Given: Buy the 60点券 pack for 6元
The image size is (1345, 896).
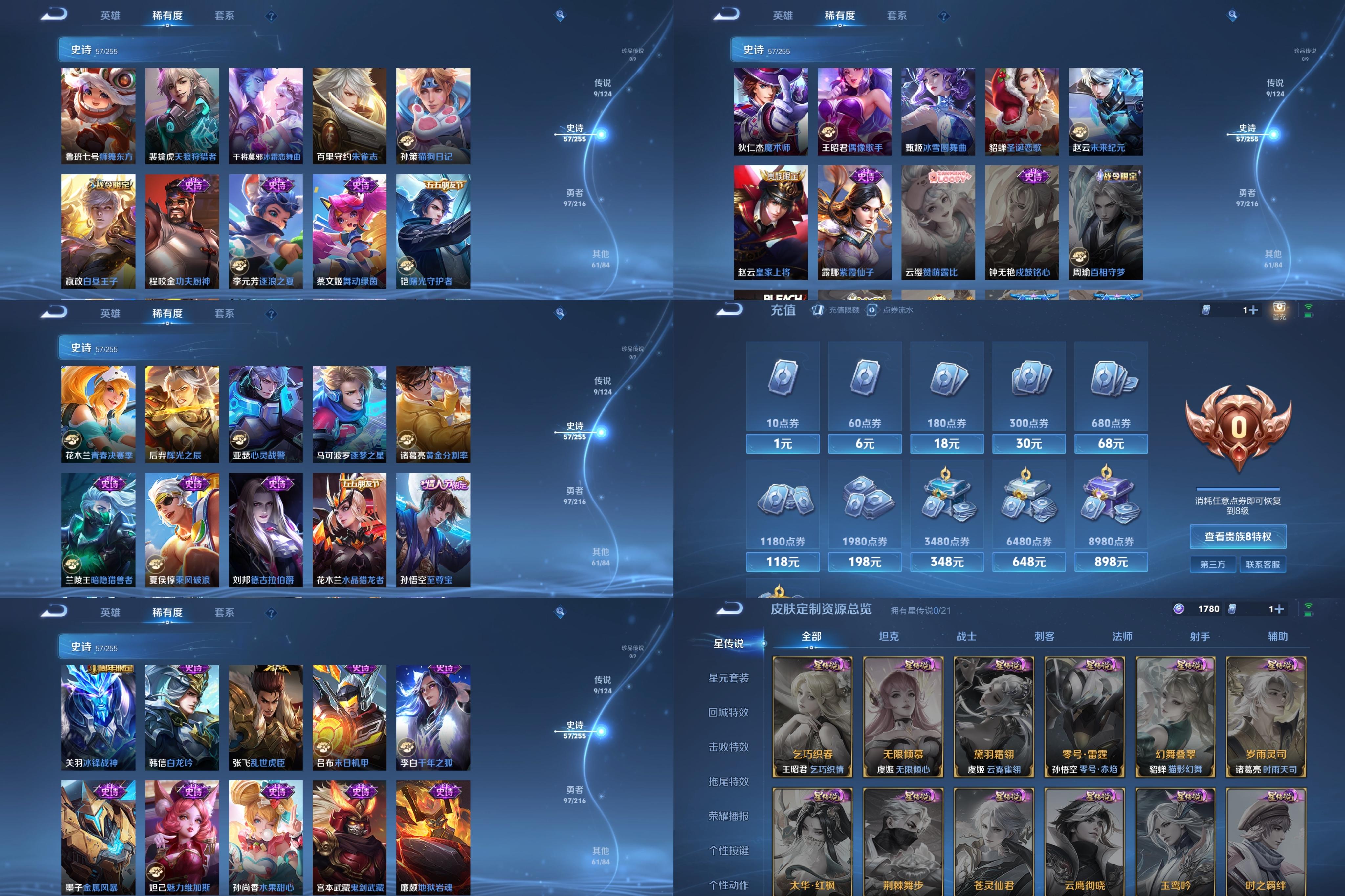Looking at the screenshot, I should [864, 443].
